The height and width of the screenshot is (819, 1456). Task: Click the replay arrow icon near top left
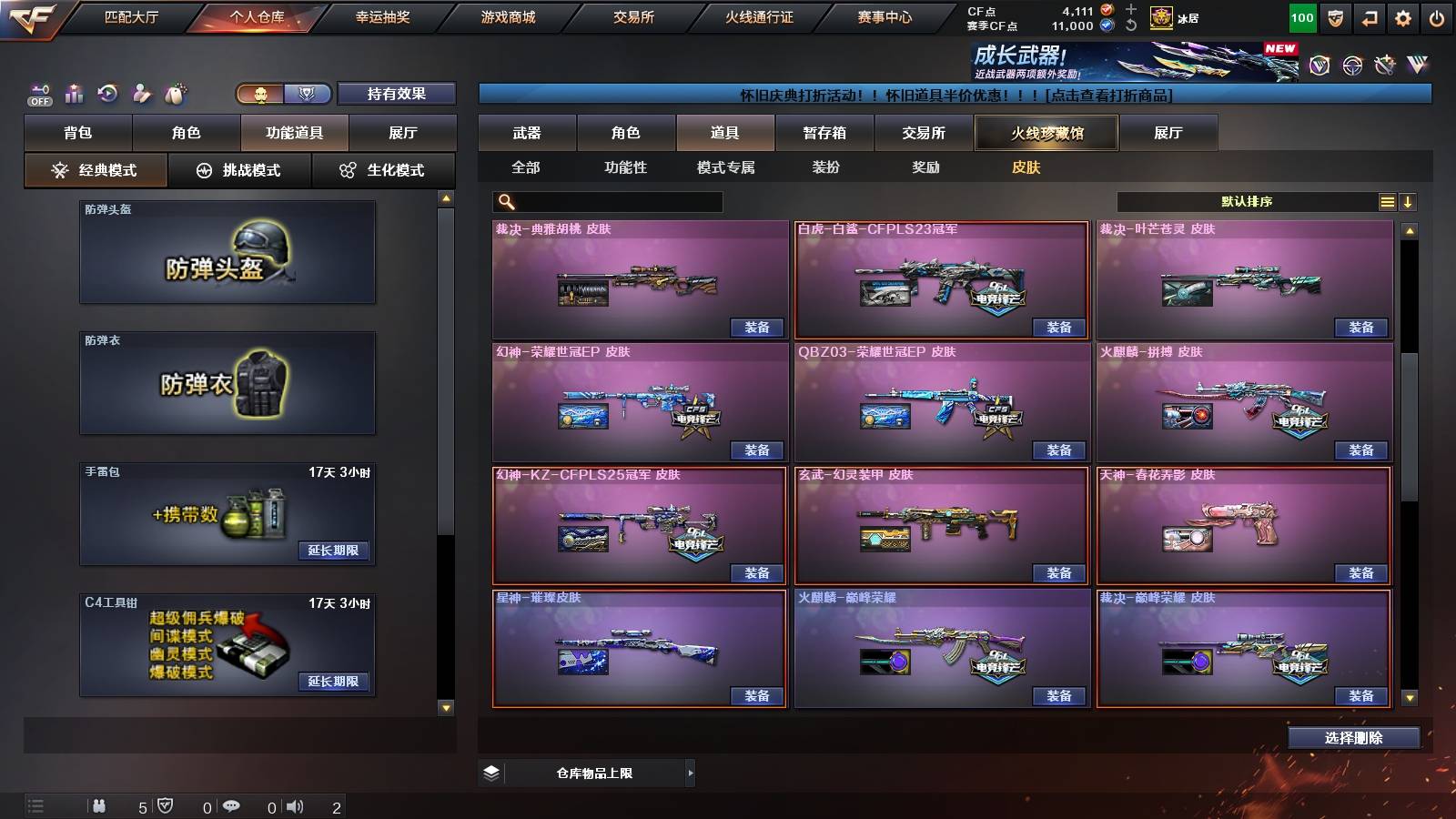point(108,93)
